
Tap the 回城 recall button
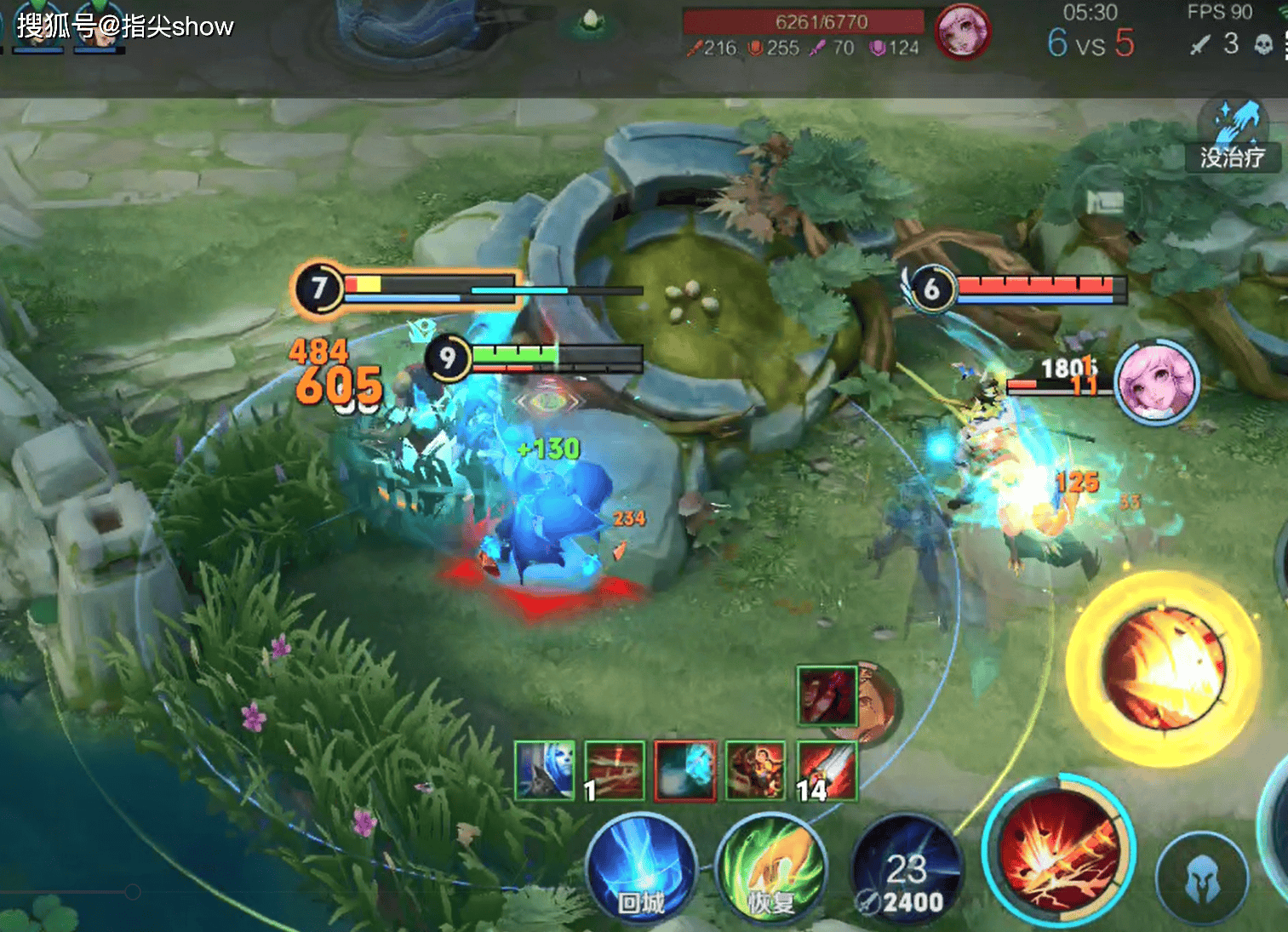641,870
